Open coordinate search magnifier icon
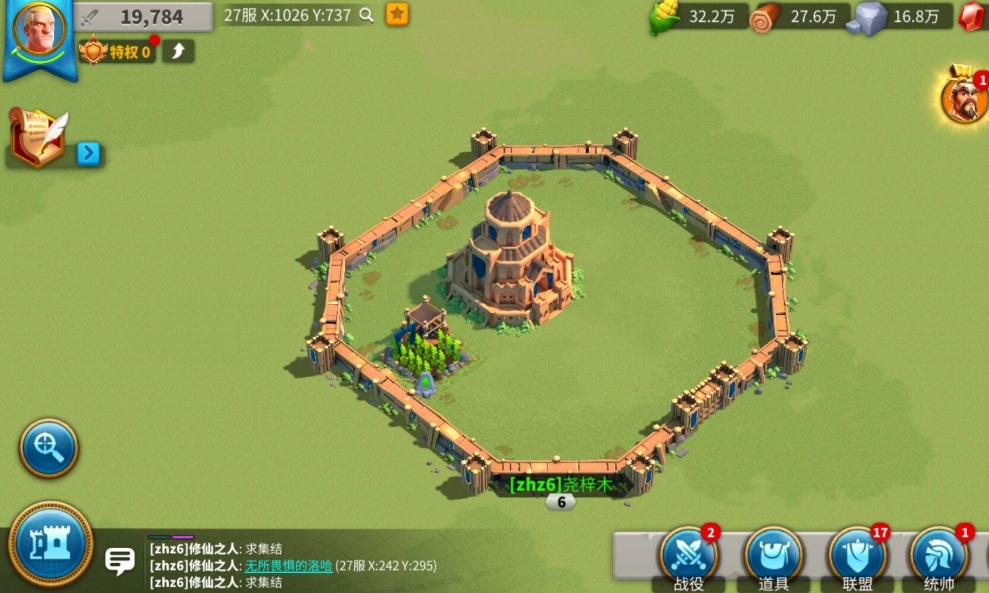 [367, 15]
